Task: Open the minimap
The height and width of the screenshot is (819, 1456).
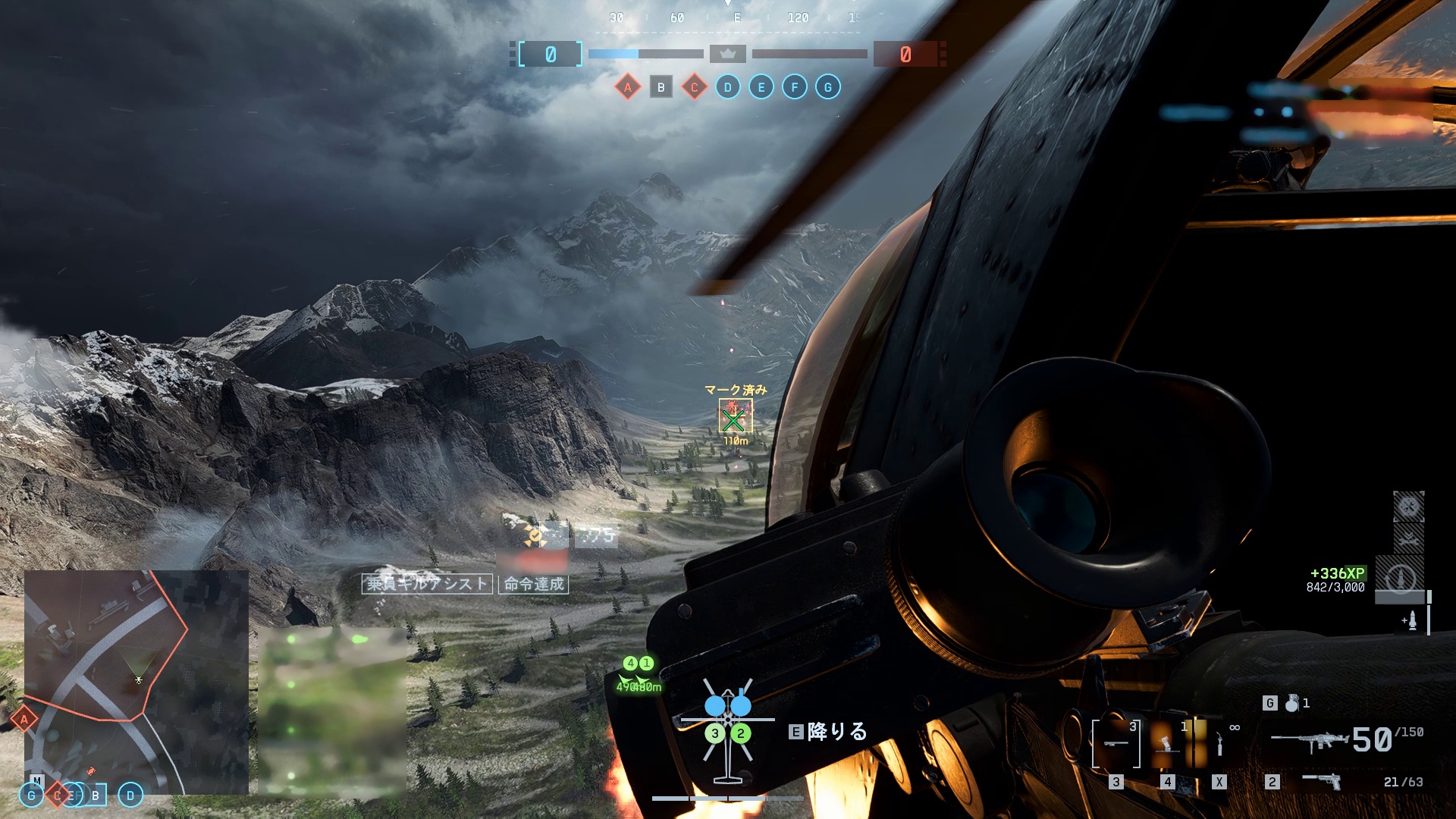Action: [x=136, y=682]
